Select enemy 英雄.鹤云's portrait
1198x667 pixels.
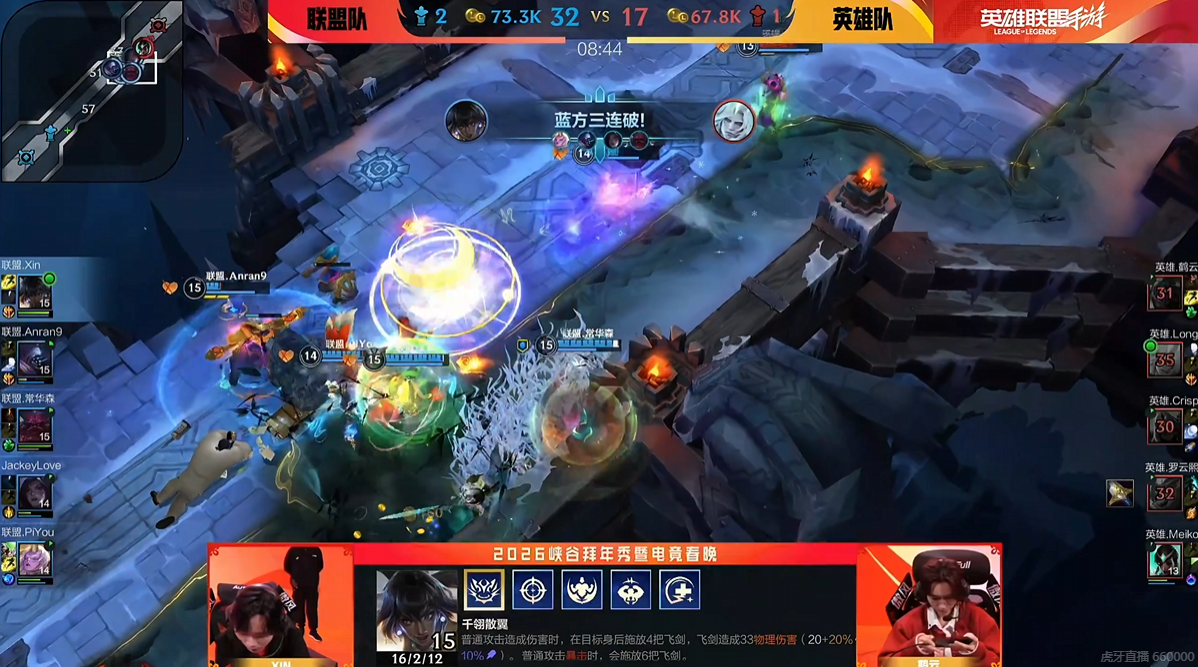point(1165,295)
